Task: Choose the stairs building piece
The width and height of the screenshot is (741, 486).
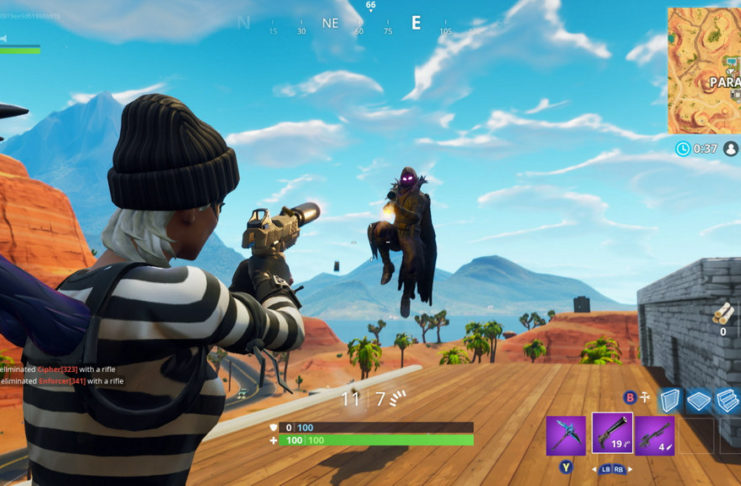Action: [729, 399]
